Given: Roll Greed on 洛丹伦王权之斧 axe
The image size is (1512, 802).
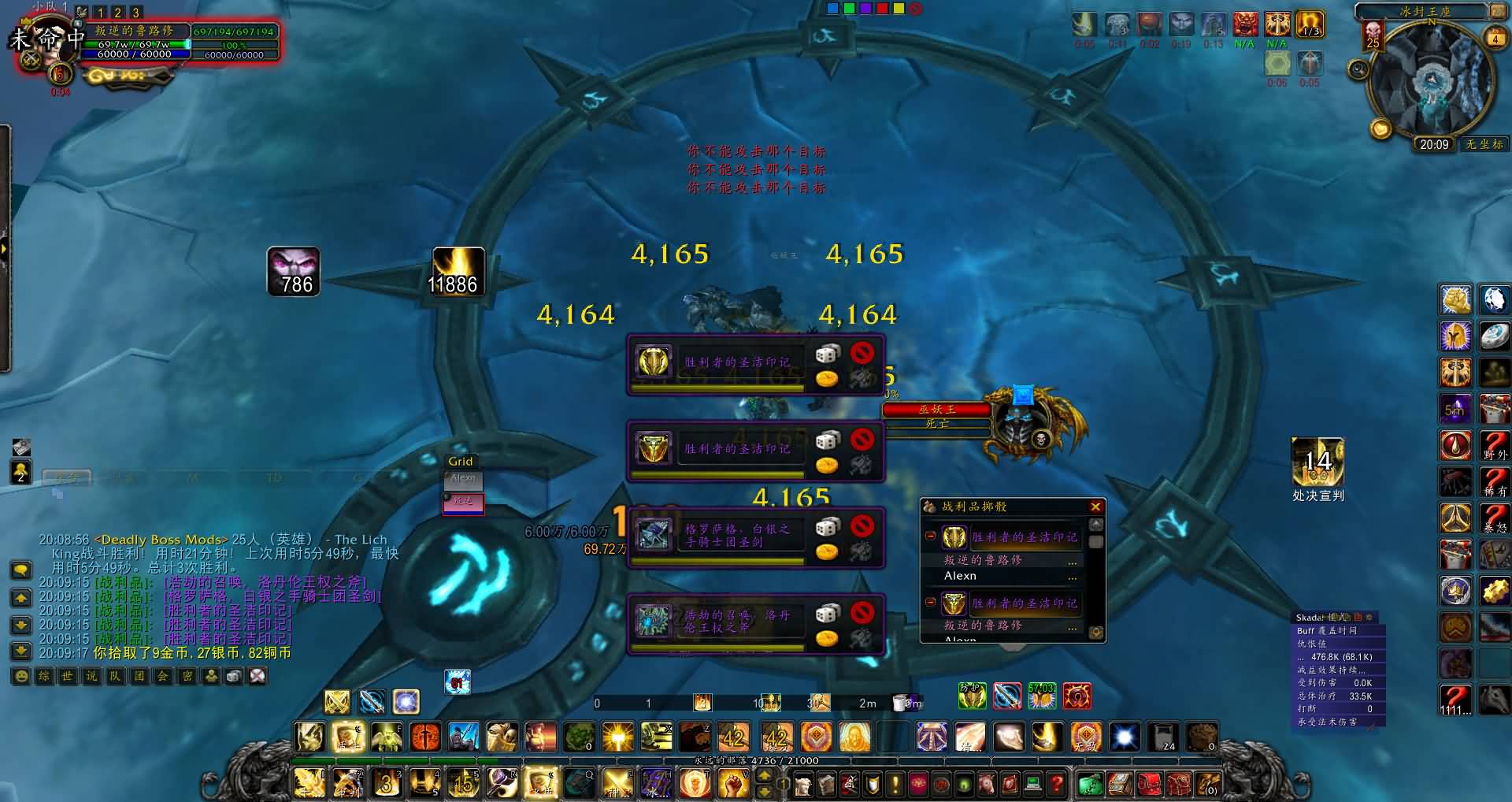Looking at the screenshot, I should tap(826, 638).
